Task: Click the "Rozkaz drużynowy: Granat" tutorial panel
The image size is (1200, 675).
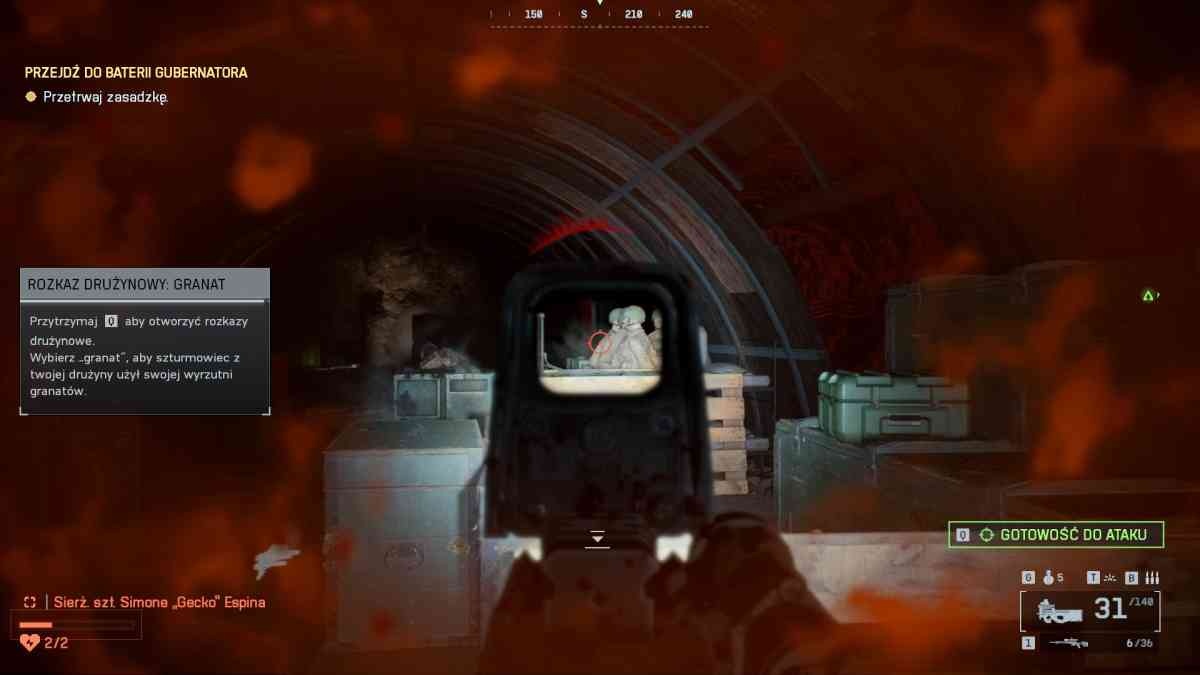Action: tap(145, 341)
